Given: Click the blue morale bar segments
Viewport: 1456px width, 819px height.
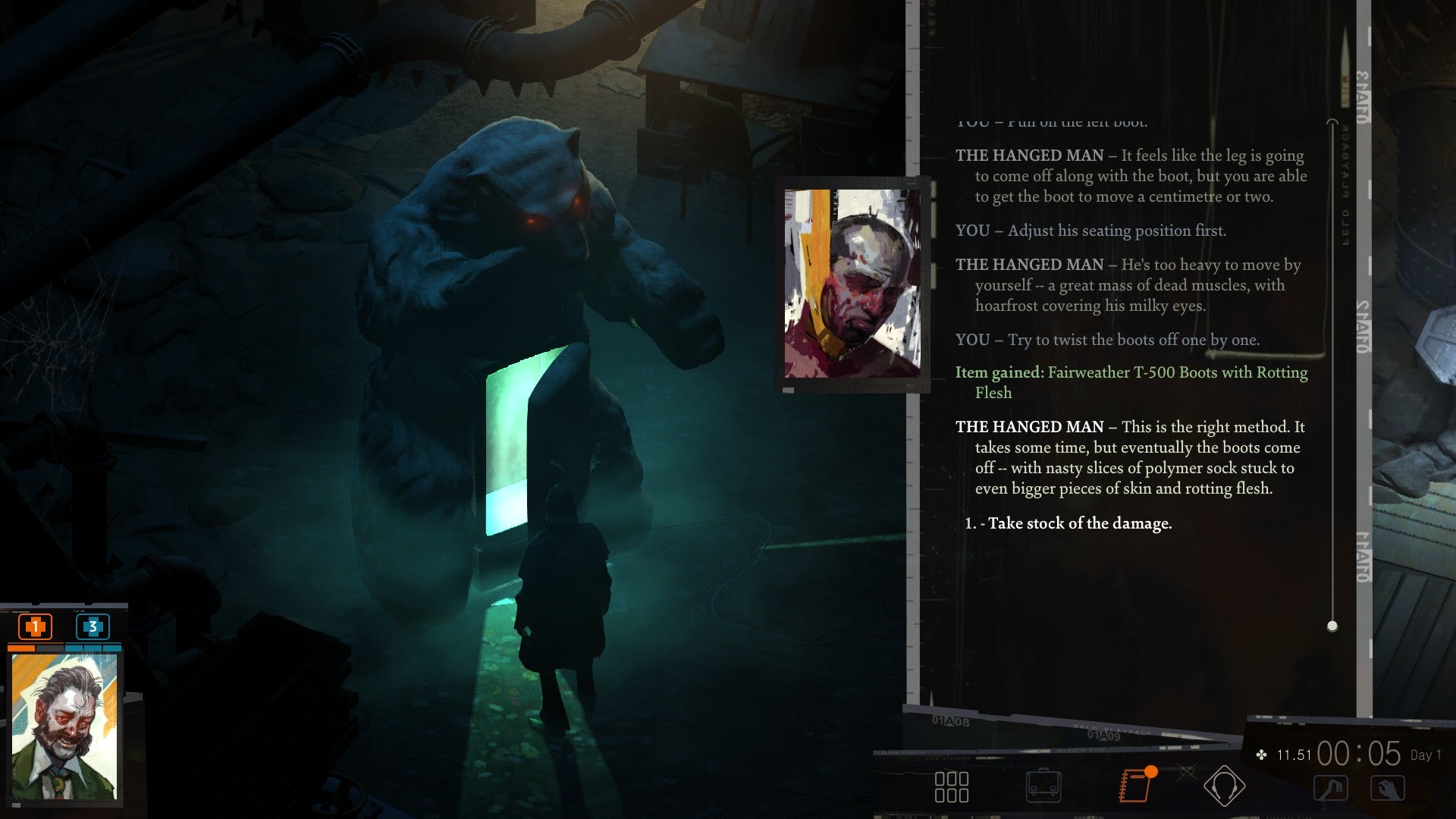Looking at the screenshot, I should [x=93, y=648].
